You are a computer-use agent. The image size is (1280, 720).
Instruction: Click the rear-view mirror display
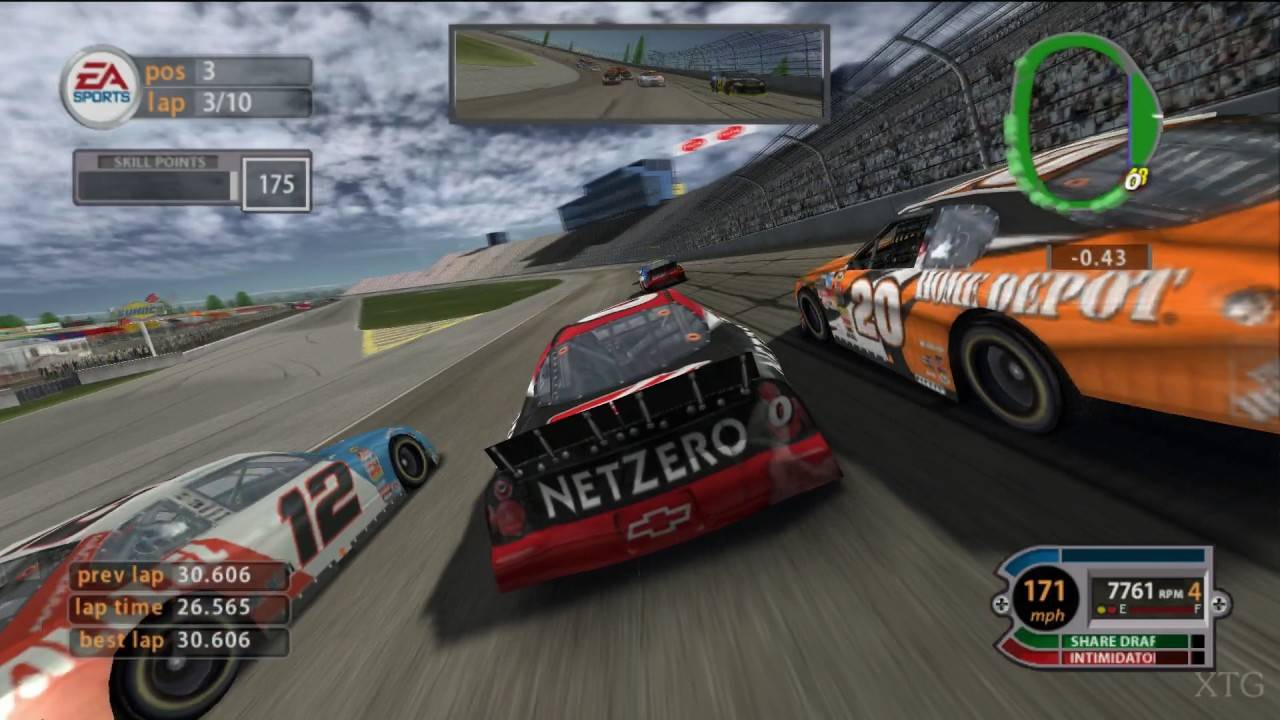pyautogui.click(x=639, y=74)
